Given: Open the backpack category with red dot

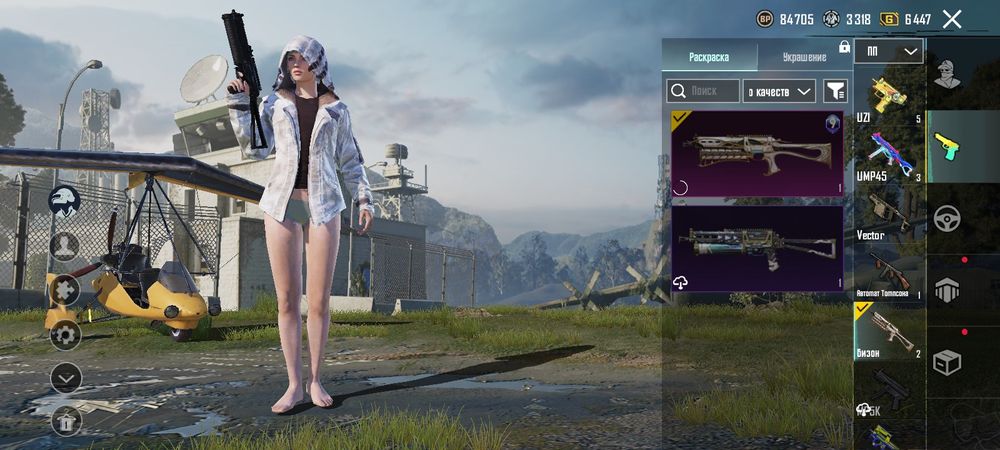Looking at the screenshot, I should point(947,290).
